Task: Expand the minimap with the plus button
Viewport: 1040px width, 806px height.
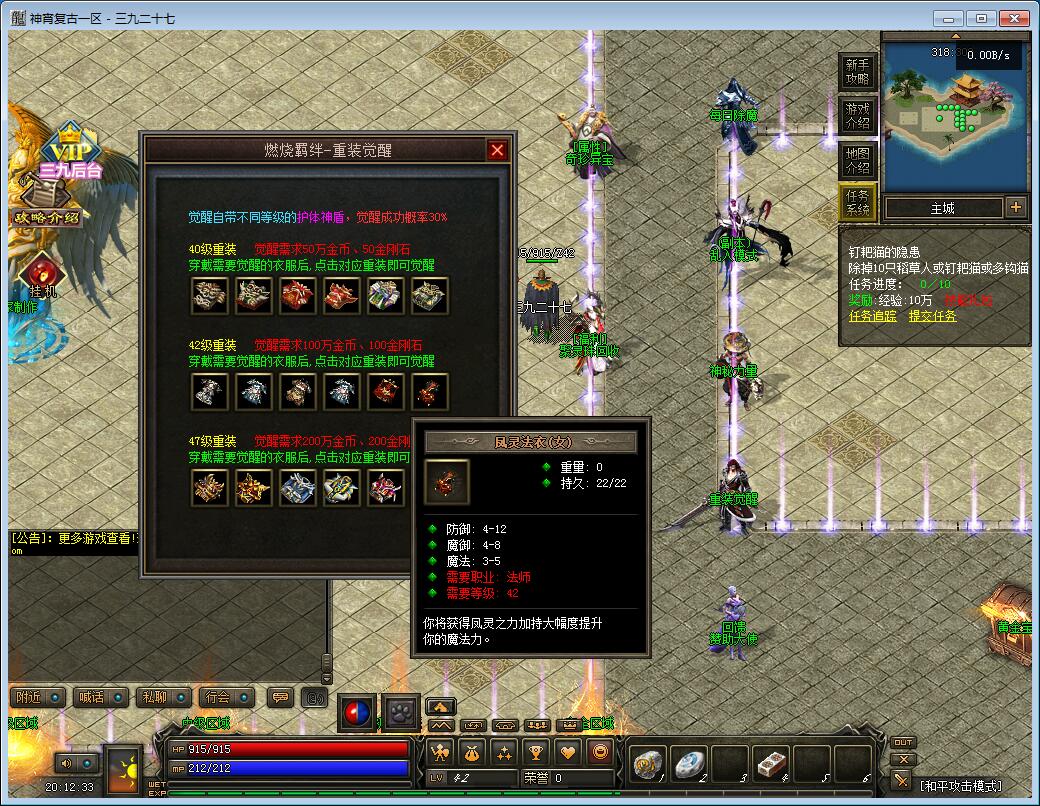Action: click(1016, 208)
